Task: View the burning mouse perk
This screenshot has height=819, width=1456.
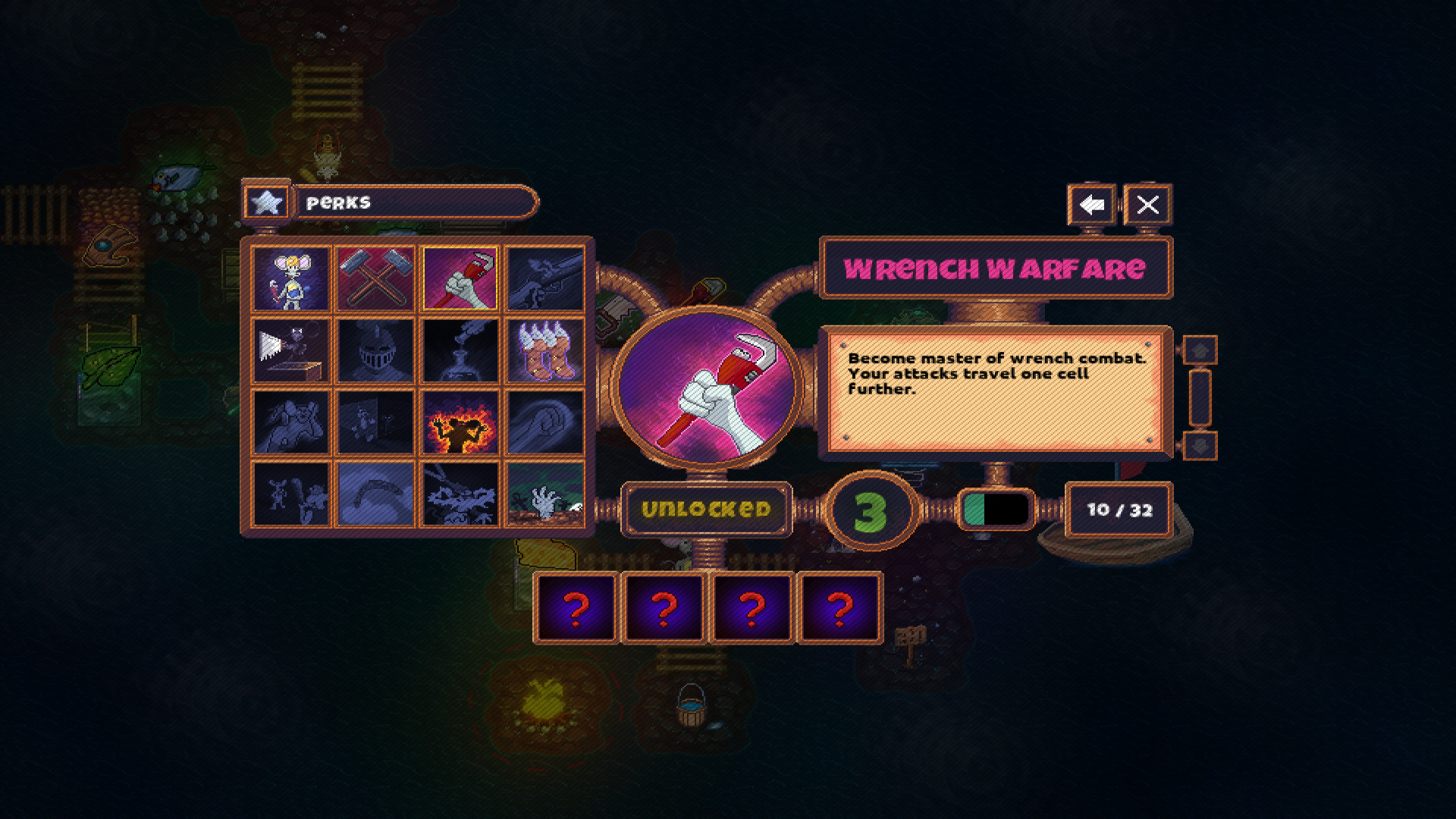Action: [x=459, y=421]
